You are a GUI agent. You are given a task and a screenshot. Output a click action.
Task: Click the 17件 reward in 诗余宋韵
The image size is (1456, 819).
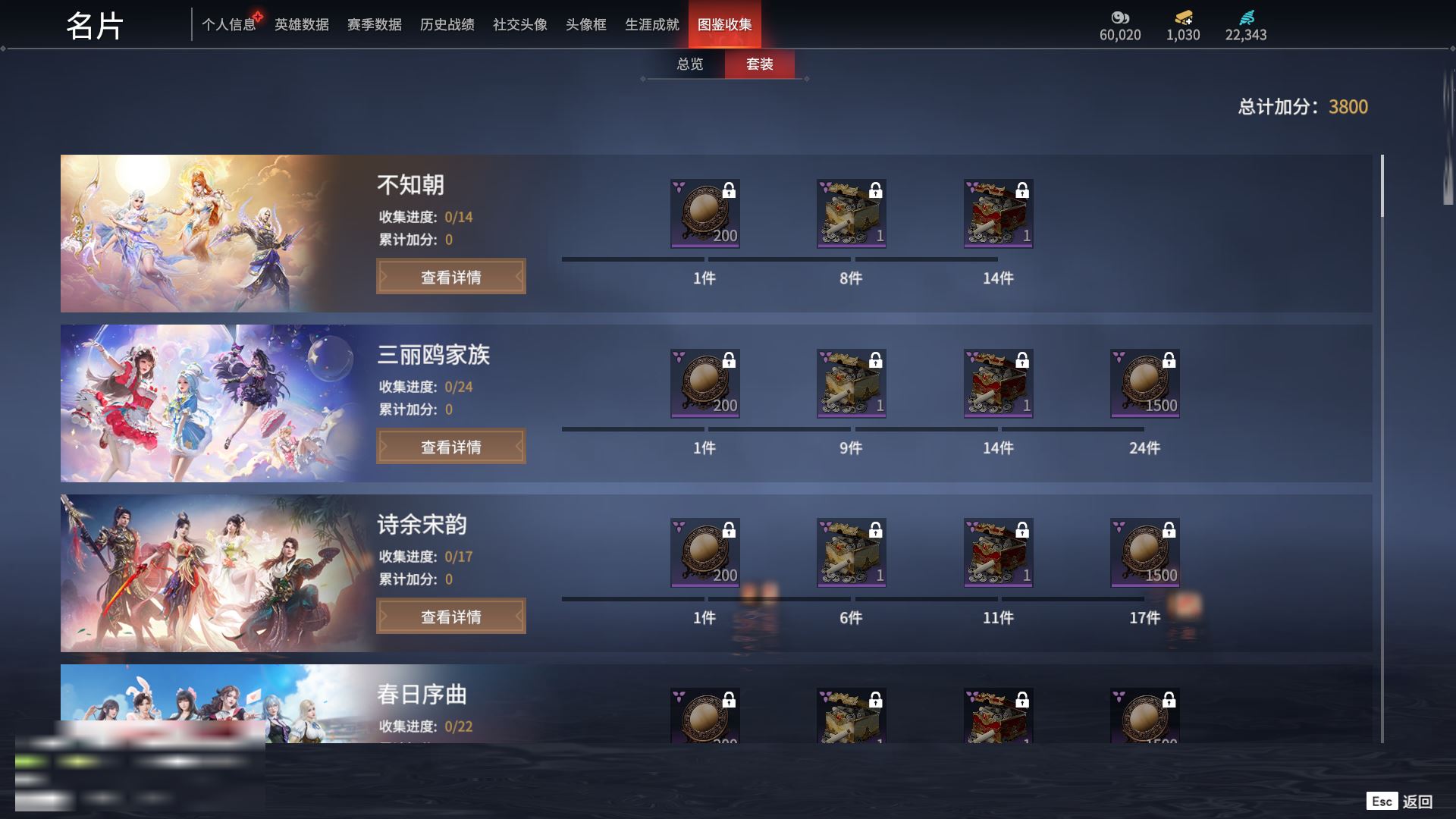1144,554
